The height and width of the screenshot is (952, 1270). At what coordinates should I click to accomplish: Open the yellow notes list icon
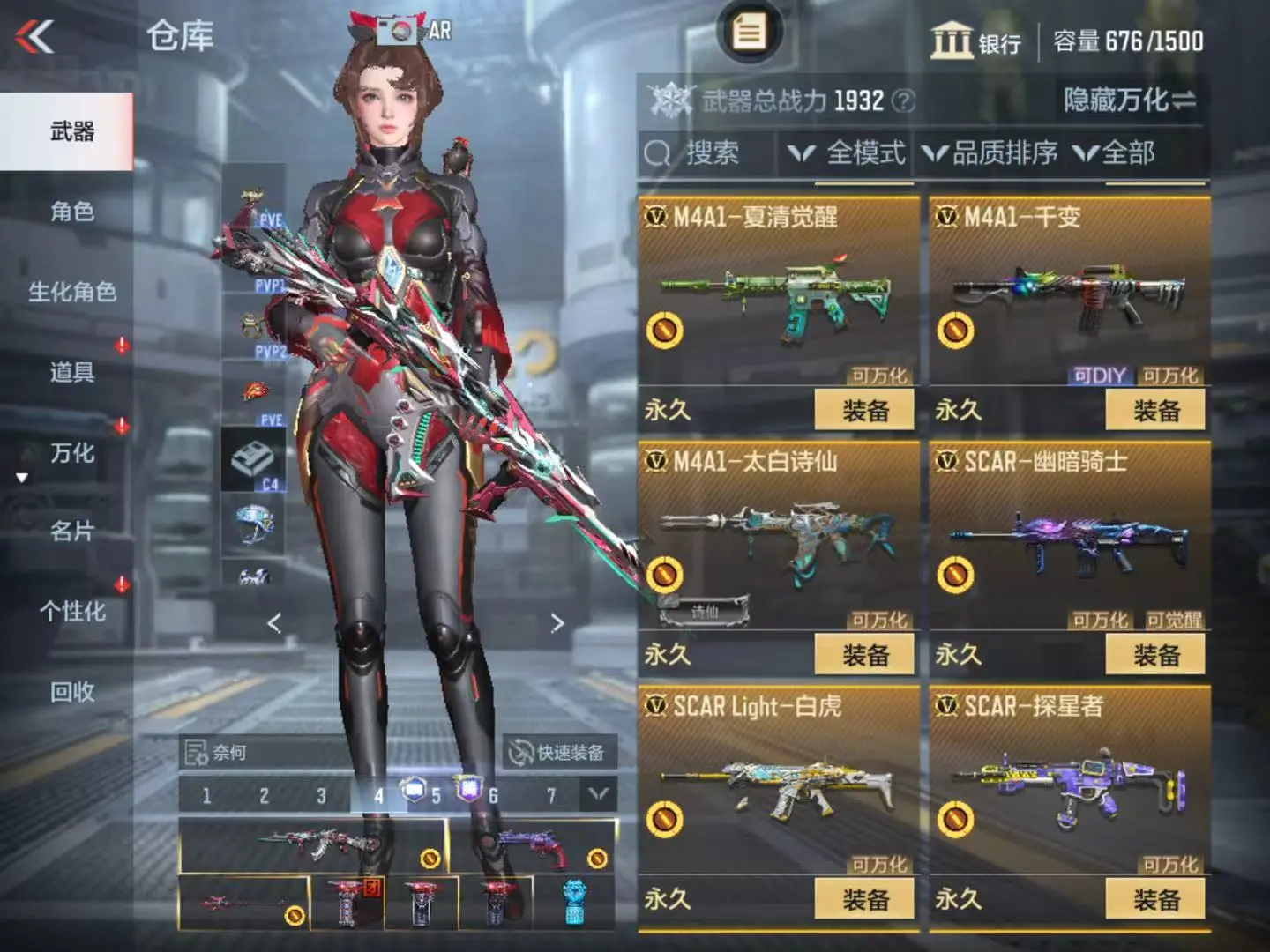pyautogui.click(x=749, y=33)
